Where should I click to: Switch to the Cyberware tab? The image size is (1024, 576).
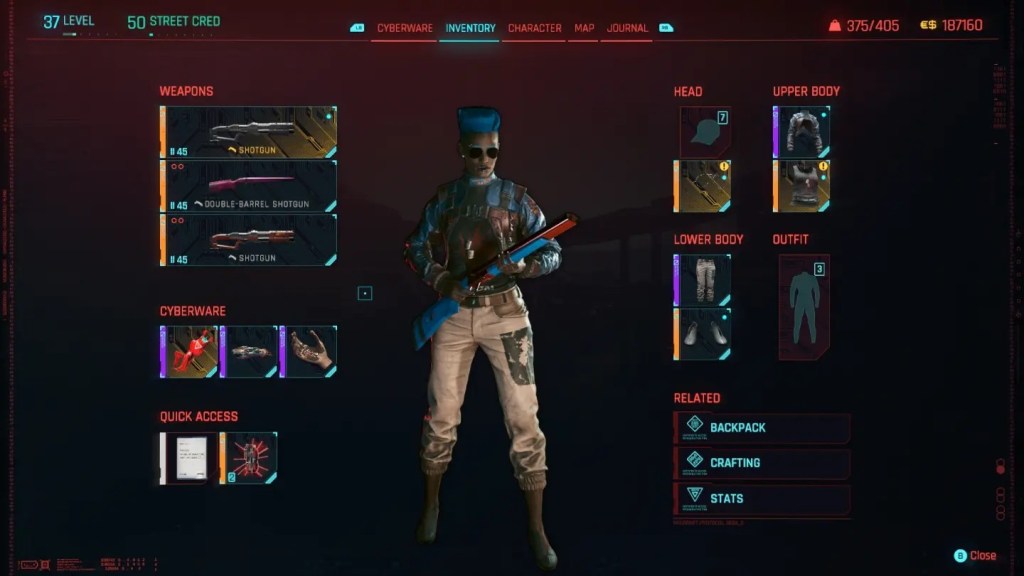tap(405, 28)
